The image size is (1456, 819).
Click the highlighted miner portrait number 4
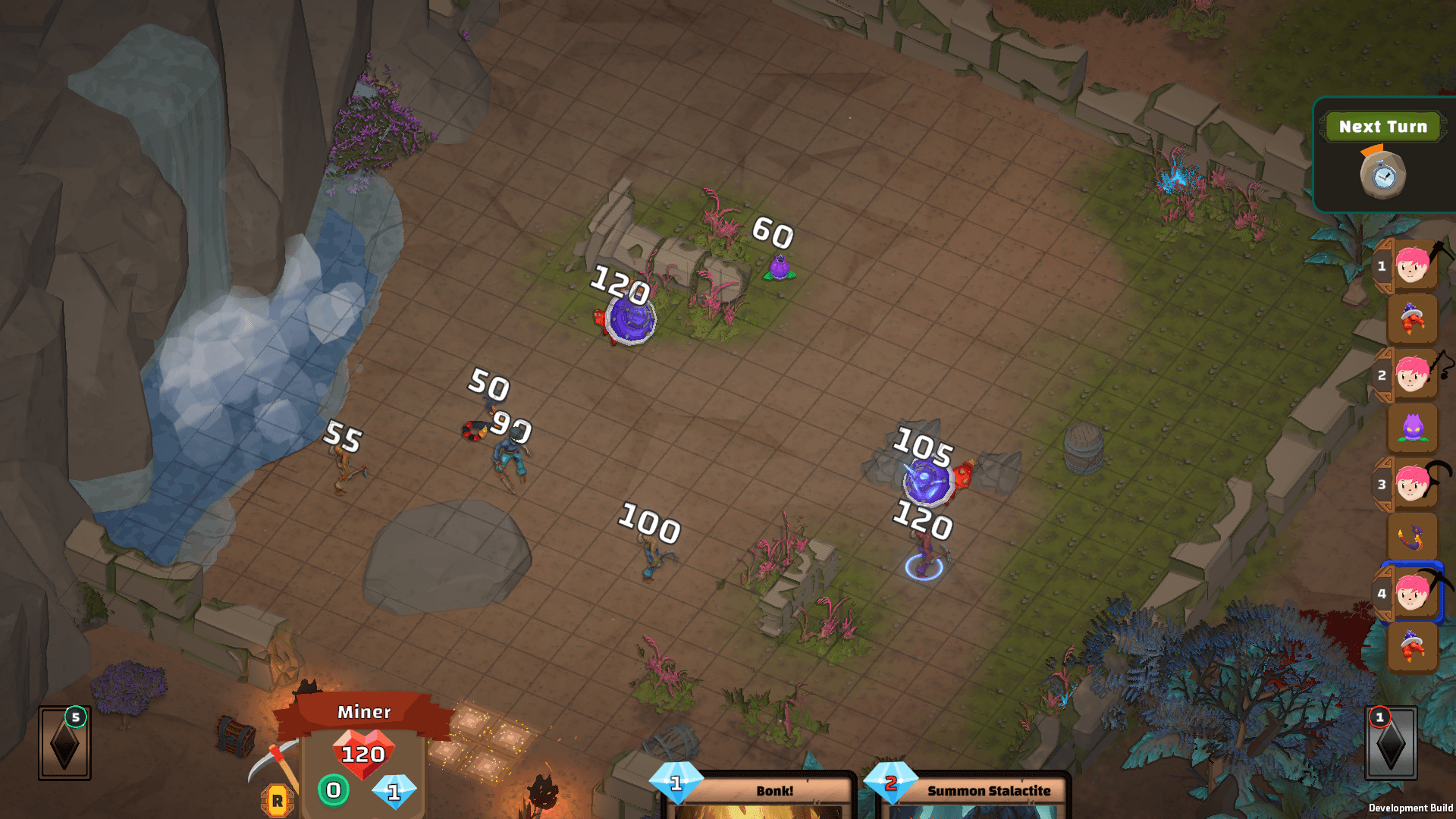pyautogui.click(x=1410, y=593)
